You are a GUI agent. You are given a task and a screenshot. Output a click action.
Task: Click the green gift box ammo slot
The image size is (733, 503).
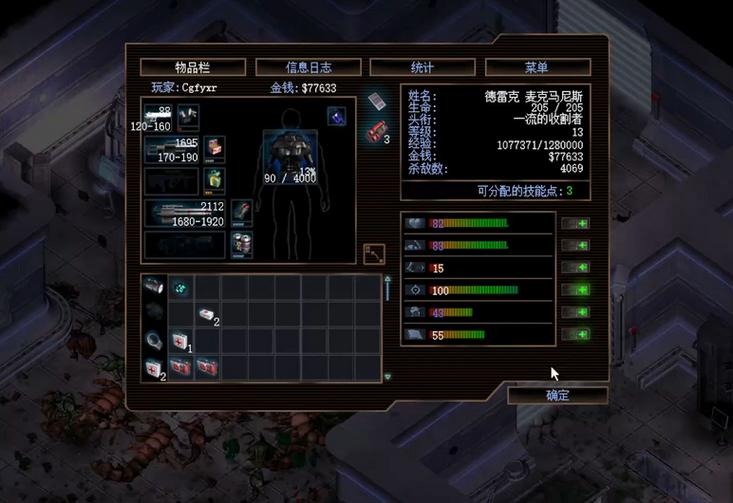215,178
